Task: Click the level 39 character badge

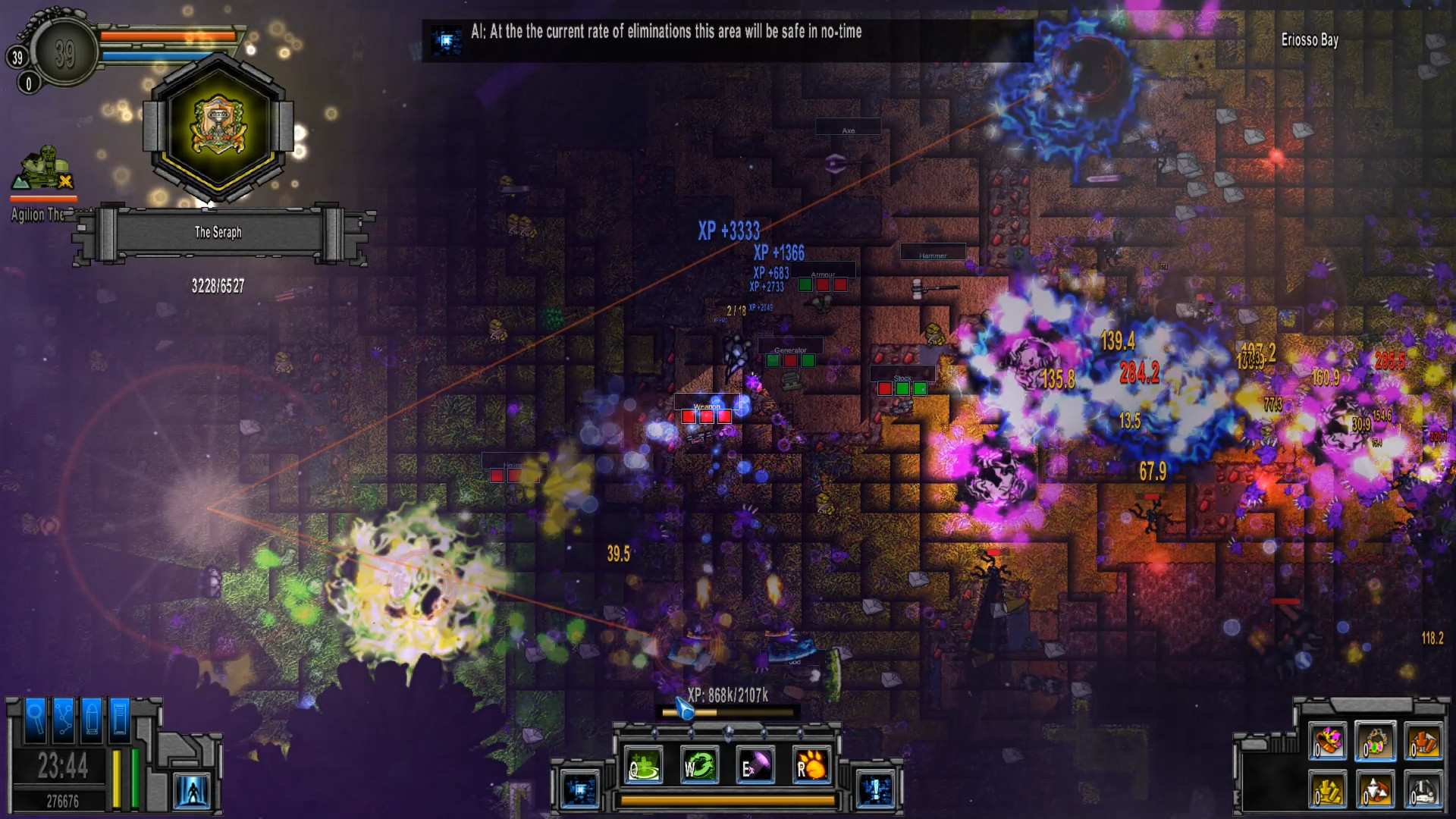Action: (x=64, y=53)
